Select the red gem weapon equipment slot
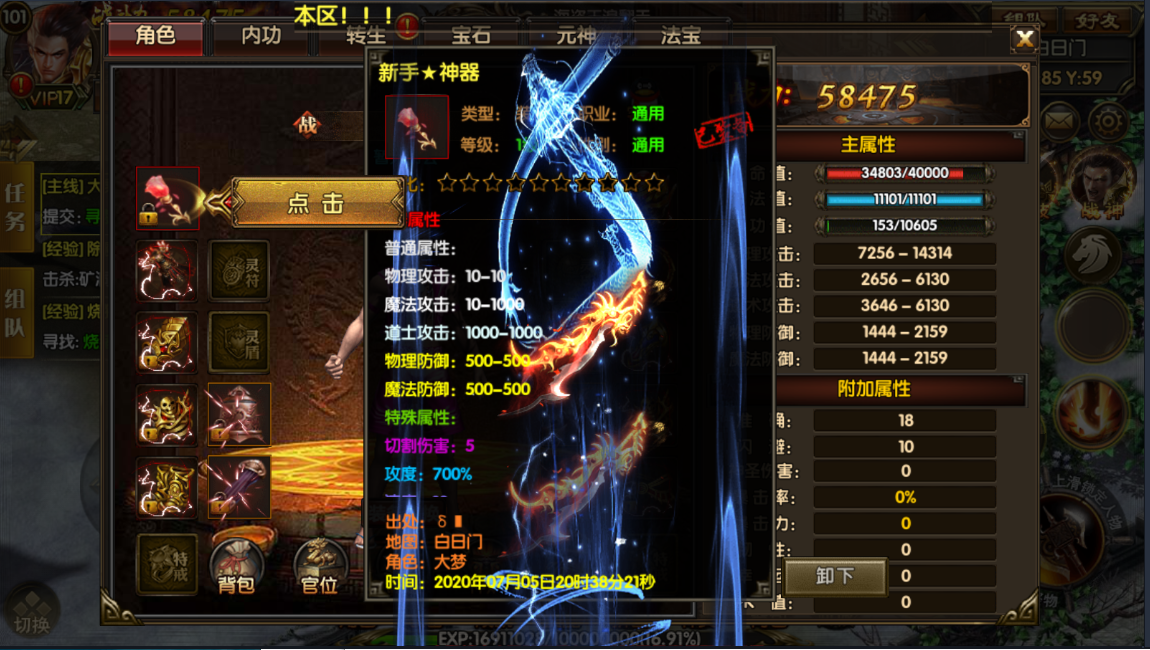The image size is (1150, 650). [x=167, y=198]
